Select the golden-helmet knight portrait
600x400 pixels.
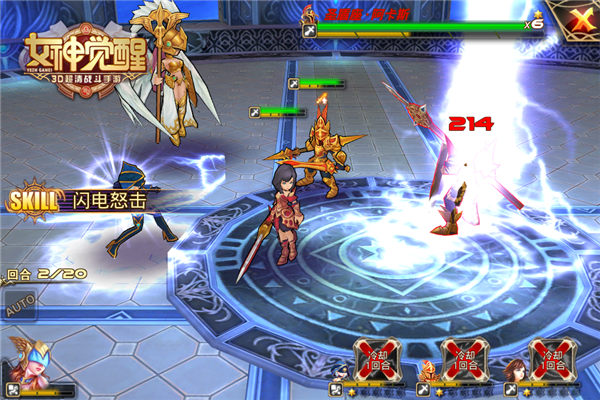pos(428,371)
